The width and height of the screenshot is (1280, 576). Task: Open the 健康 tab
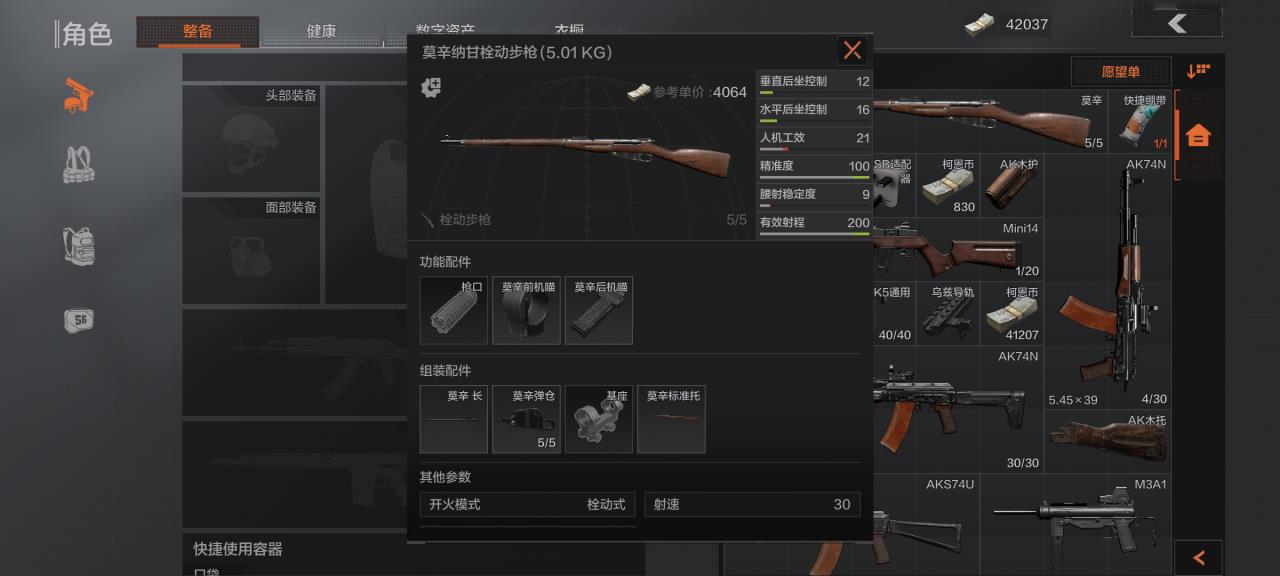point(321,32)
